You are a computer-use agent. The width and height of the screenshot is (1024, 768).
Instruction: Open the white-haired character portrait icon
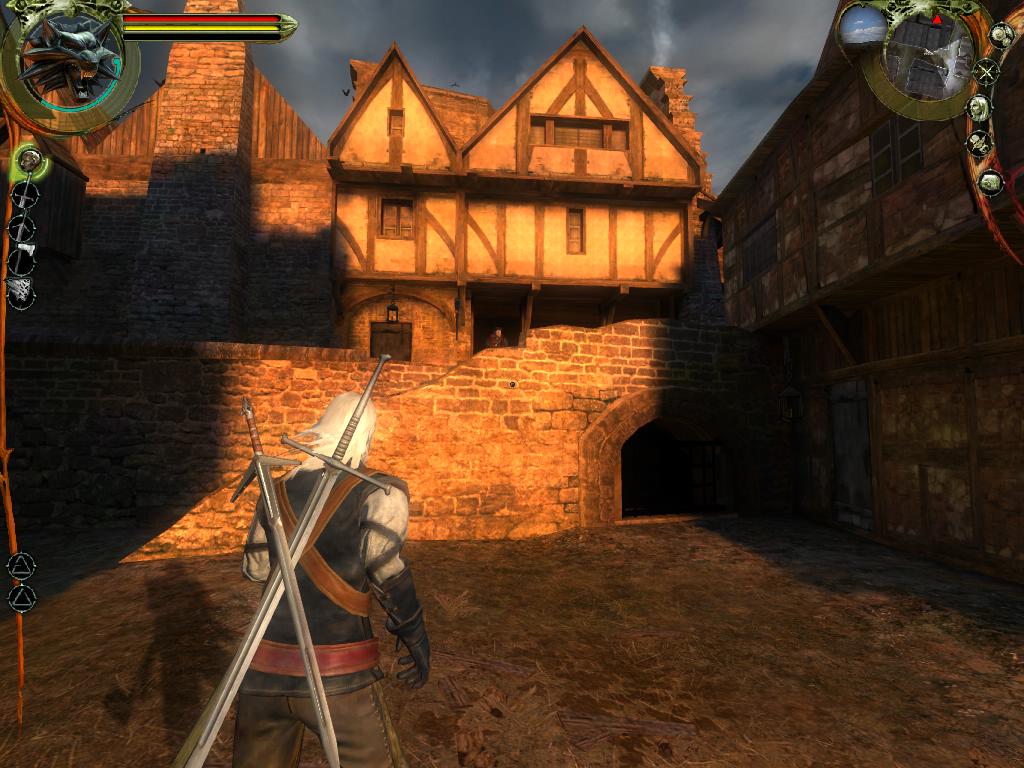pos(979,108)
